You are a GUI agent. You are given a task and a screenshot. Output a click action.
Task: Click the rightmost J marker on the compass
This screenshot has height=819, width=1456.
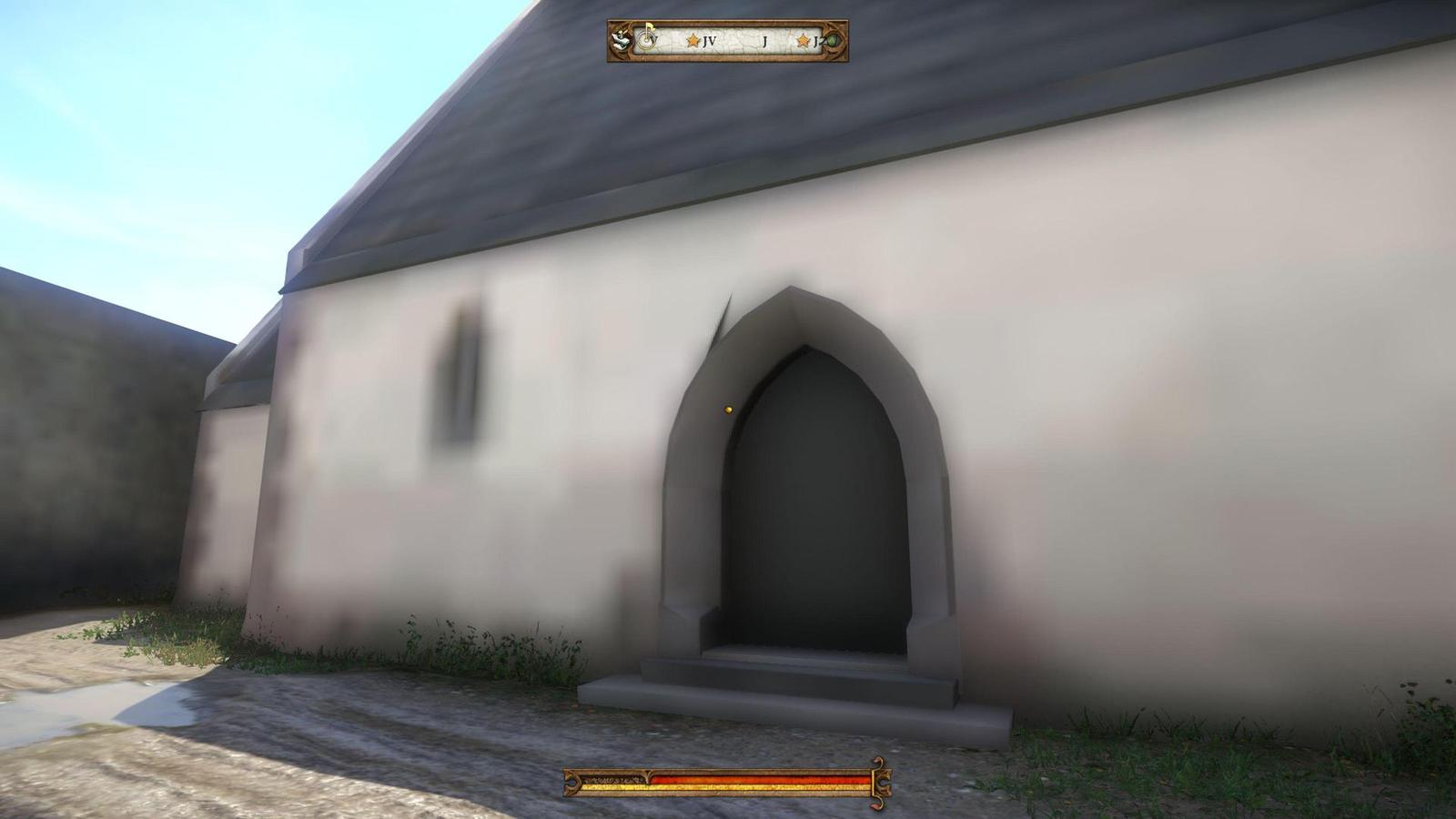click(x=817, y=40)
